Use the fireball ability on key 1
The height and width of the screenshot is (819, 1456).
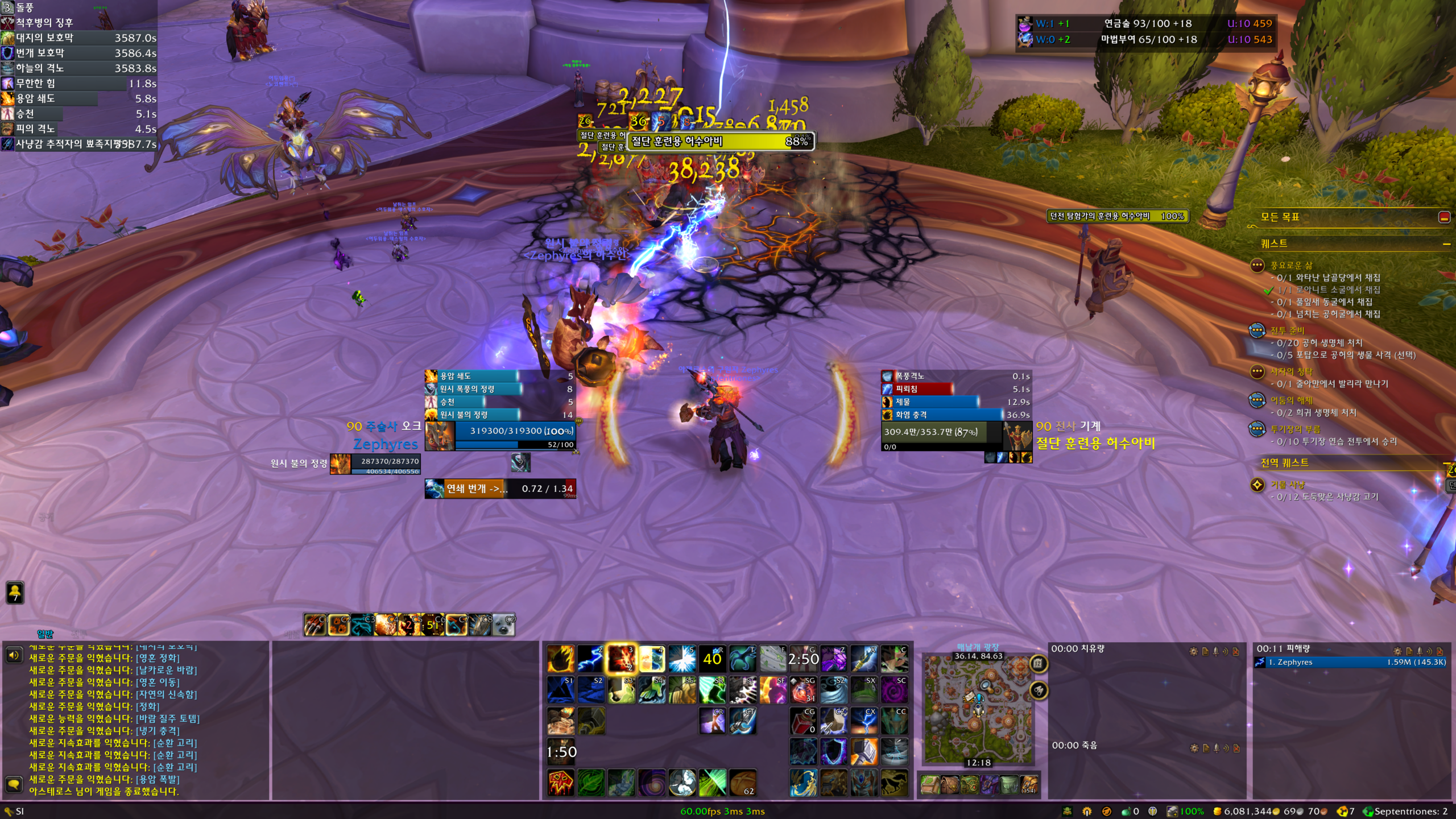tap(560, 659)
